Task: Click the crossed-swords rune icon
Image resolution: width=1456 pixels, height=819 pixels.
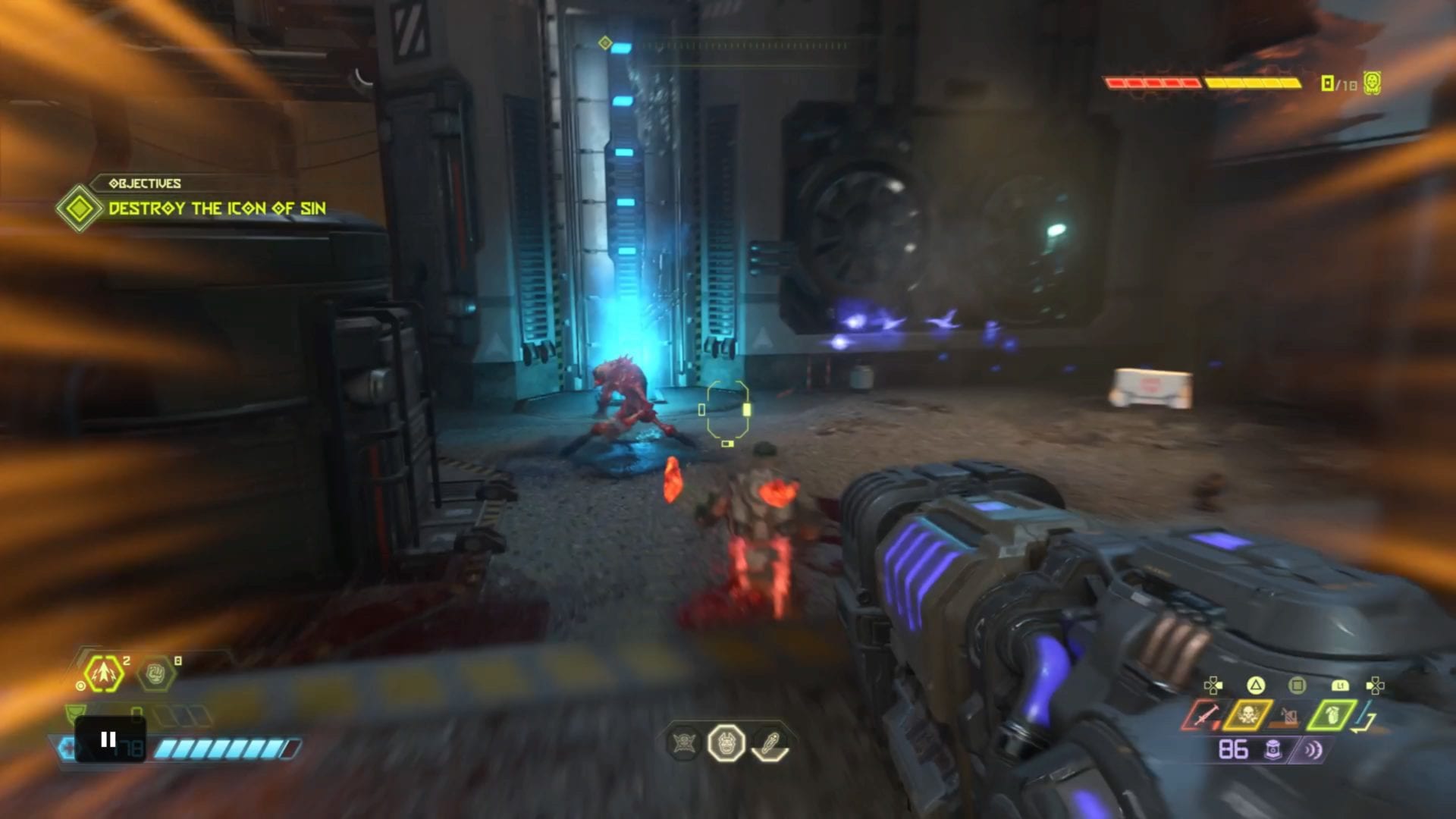Action: coord(683,743)
